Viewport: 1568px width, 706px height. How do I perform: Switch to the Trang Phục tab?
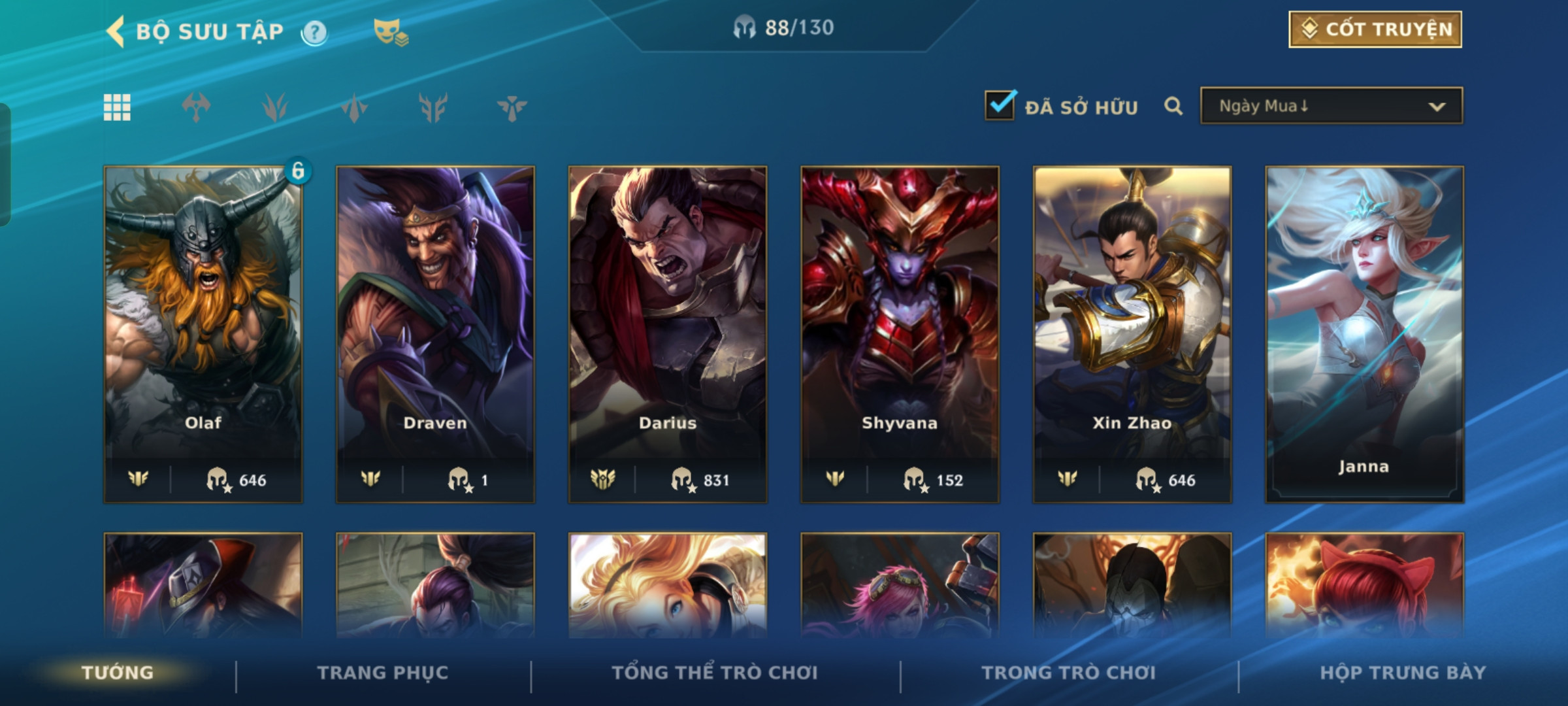click(x=383, y=673)
